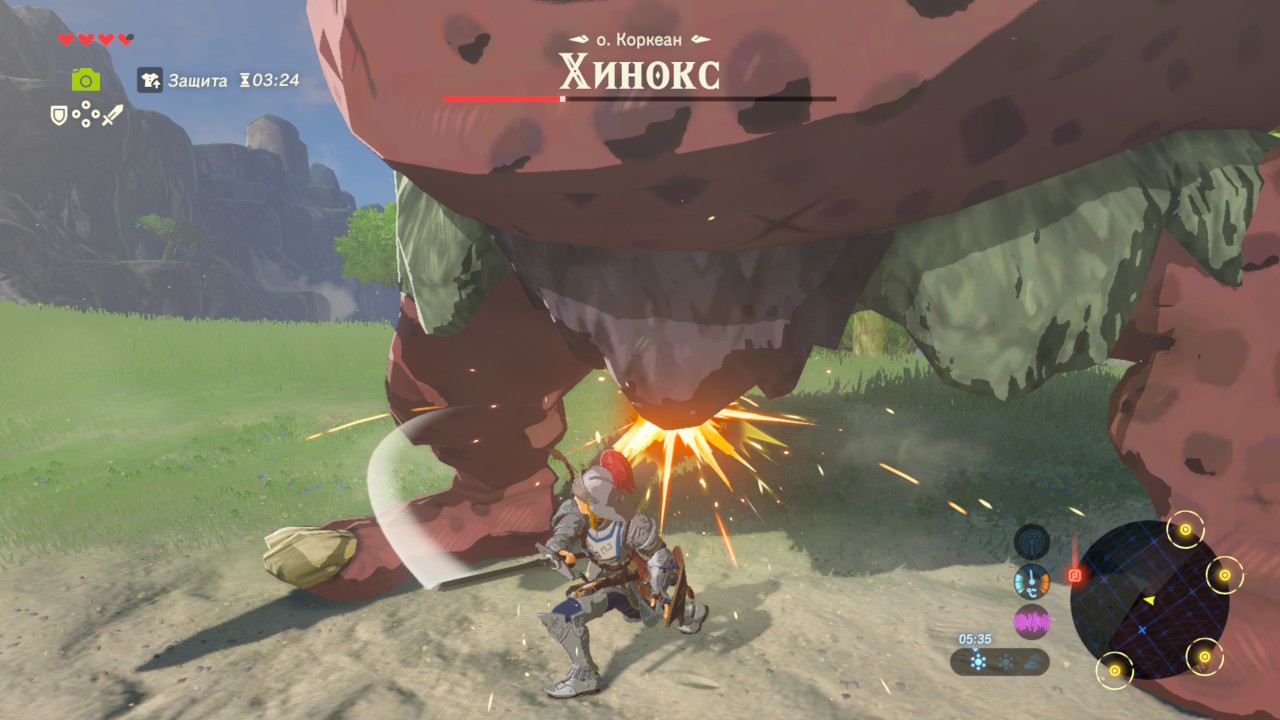
Task: Click the Защита defense buff icon
Action: [149, 81]
